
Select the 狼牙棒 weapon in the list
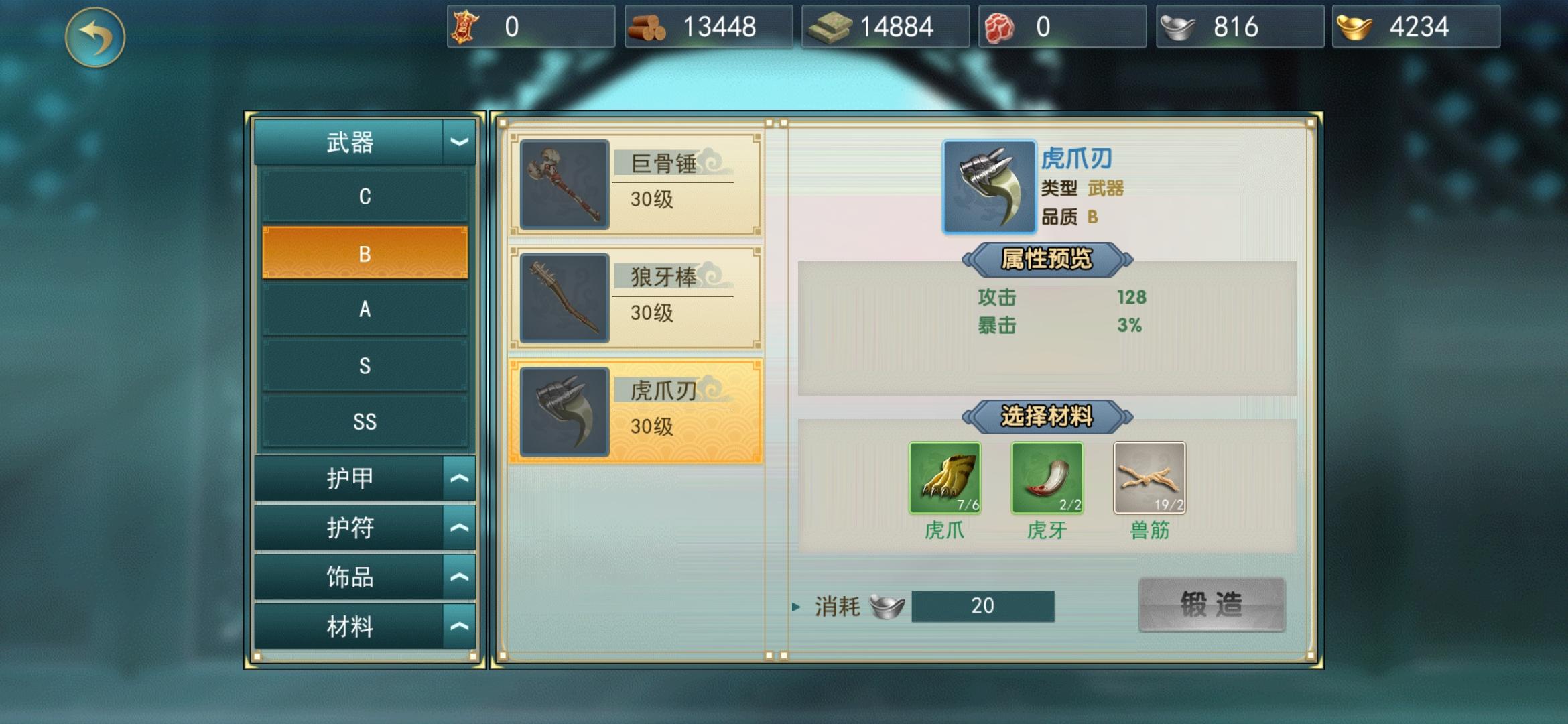637,298
